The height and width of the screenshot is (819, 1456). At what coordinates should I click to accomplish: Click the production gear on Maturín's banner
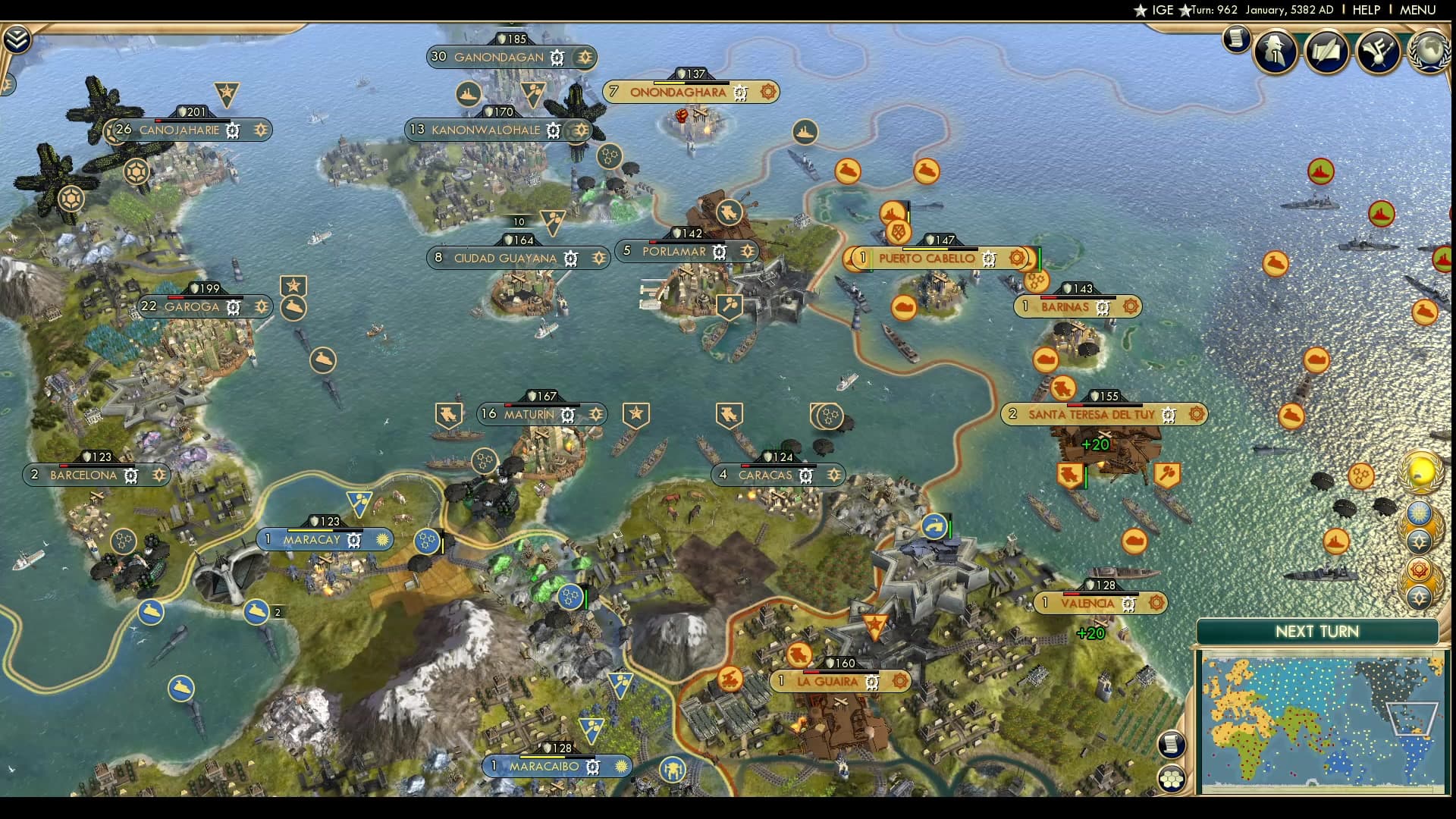(566, 414)
